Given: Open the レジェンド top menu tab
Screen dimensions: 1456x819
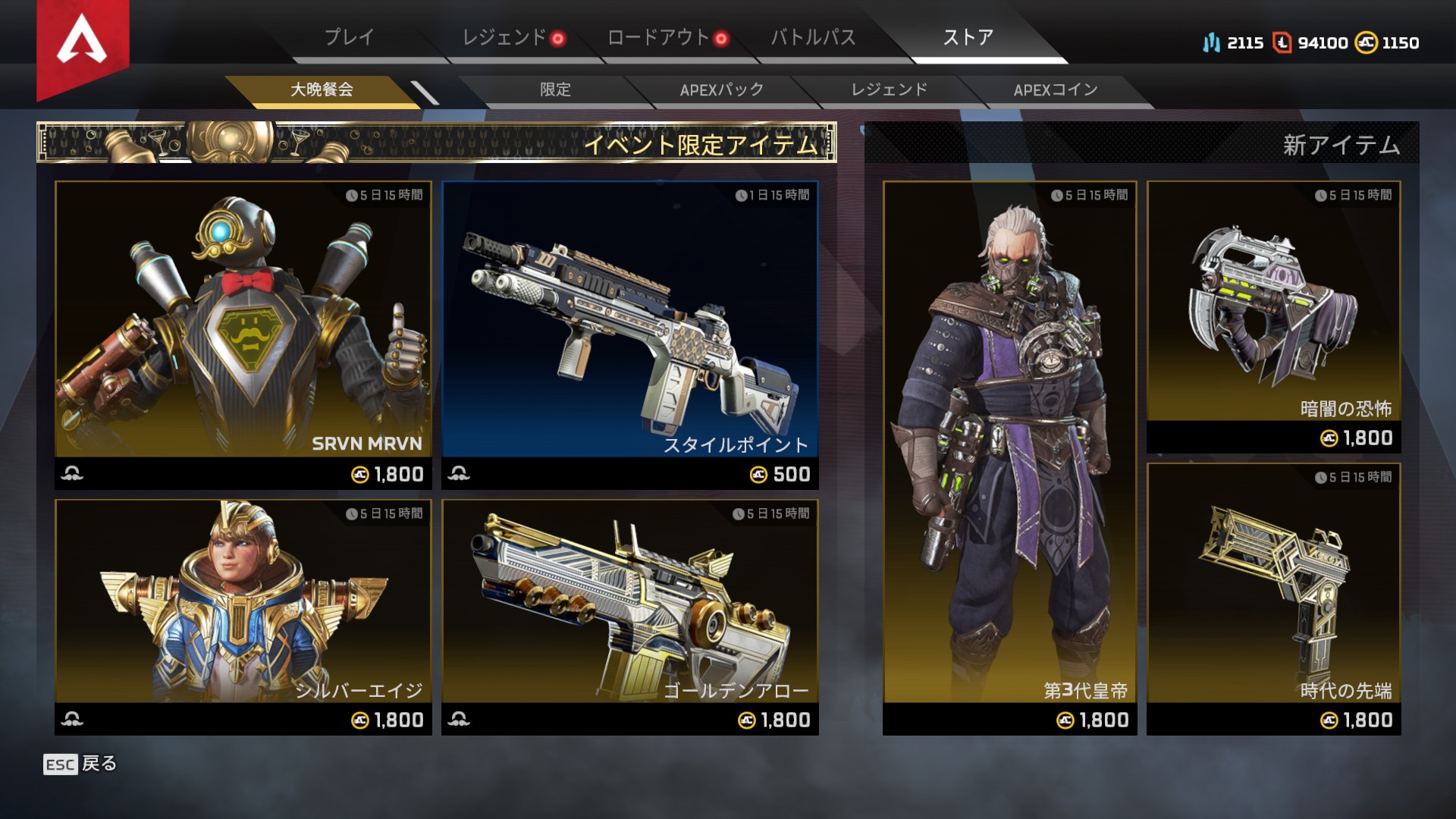Looking at the screenshot, I should coord(504,37).
